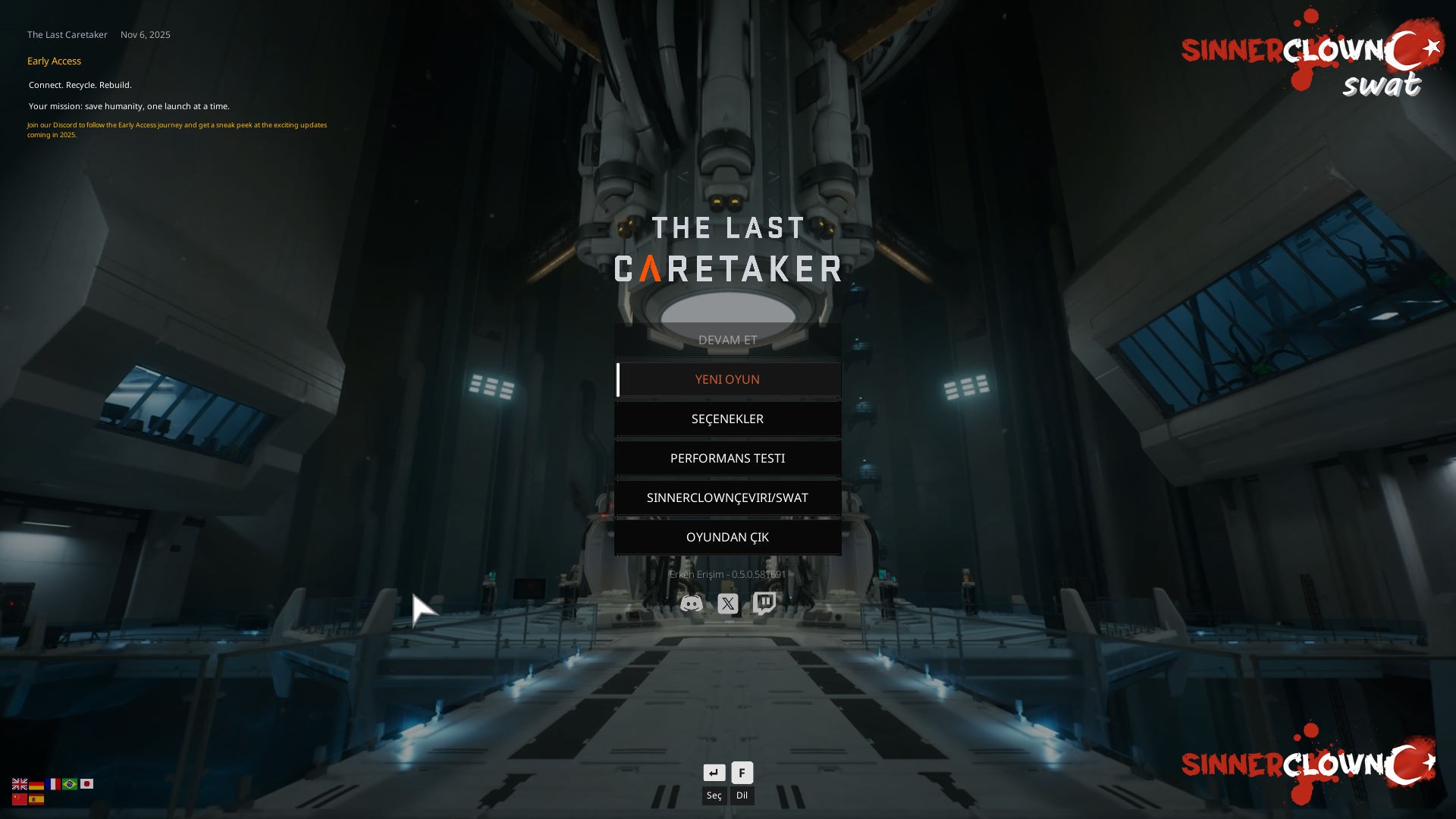This screenshot has width=1456, height=819.
Task: Open the SINNERCLOWNÇEVIRI/SWAT menu entry
Action: click(728, 497)
